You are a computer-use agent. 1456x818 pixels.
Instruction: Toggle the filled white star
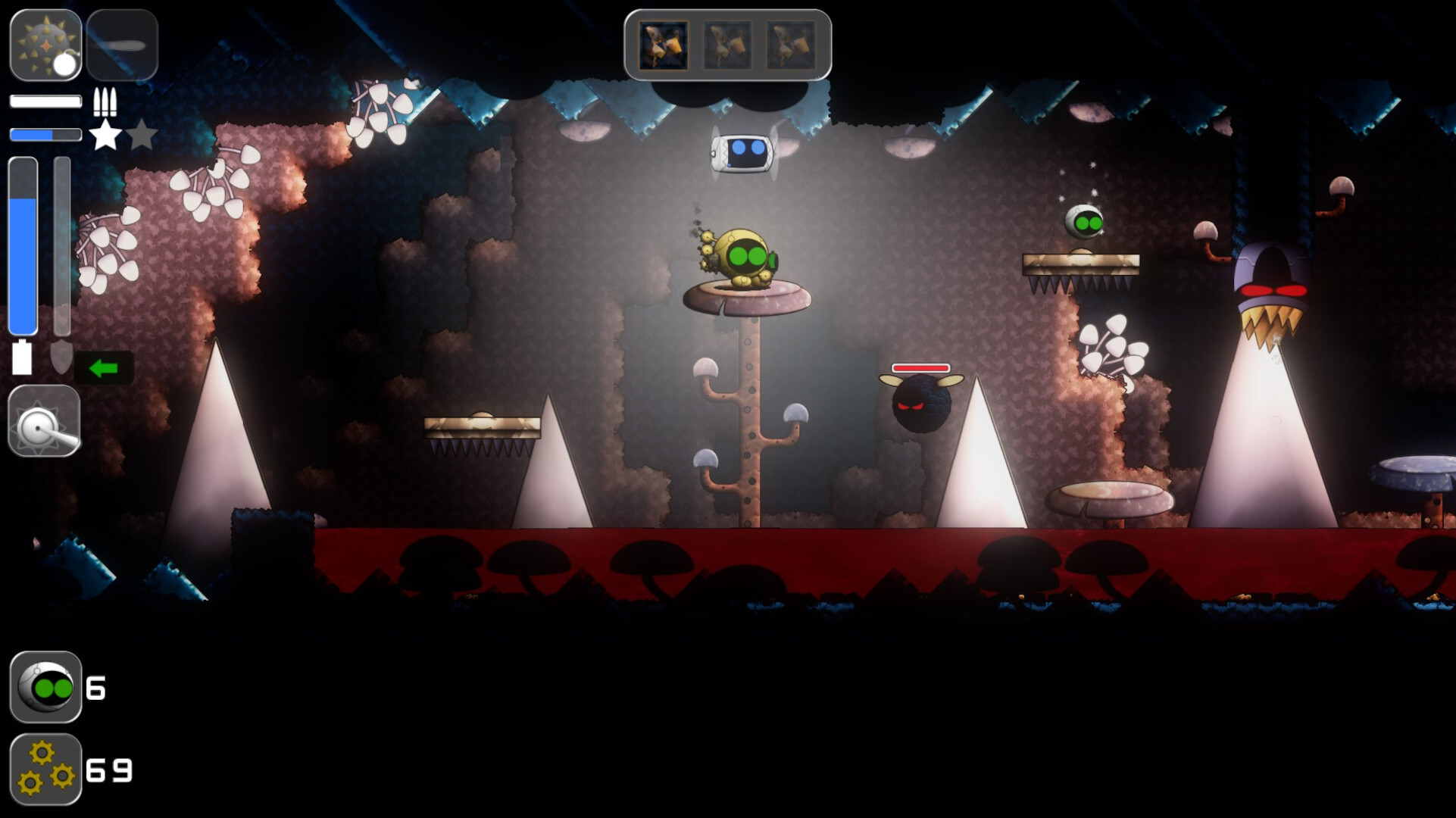105,135
